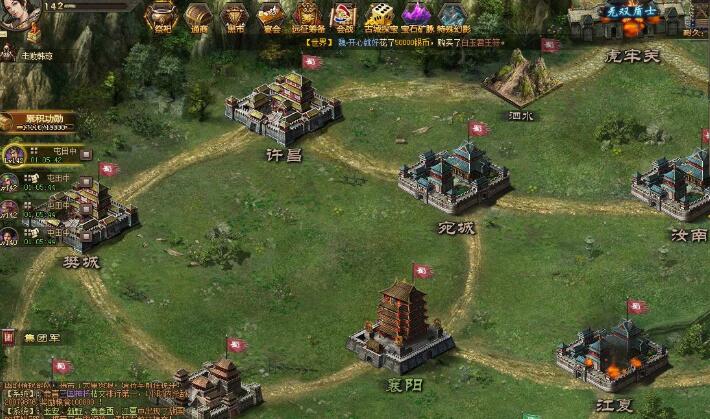Open the 通商 trade icon

[x=199, y=16]
